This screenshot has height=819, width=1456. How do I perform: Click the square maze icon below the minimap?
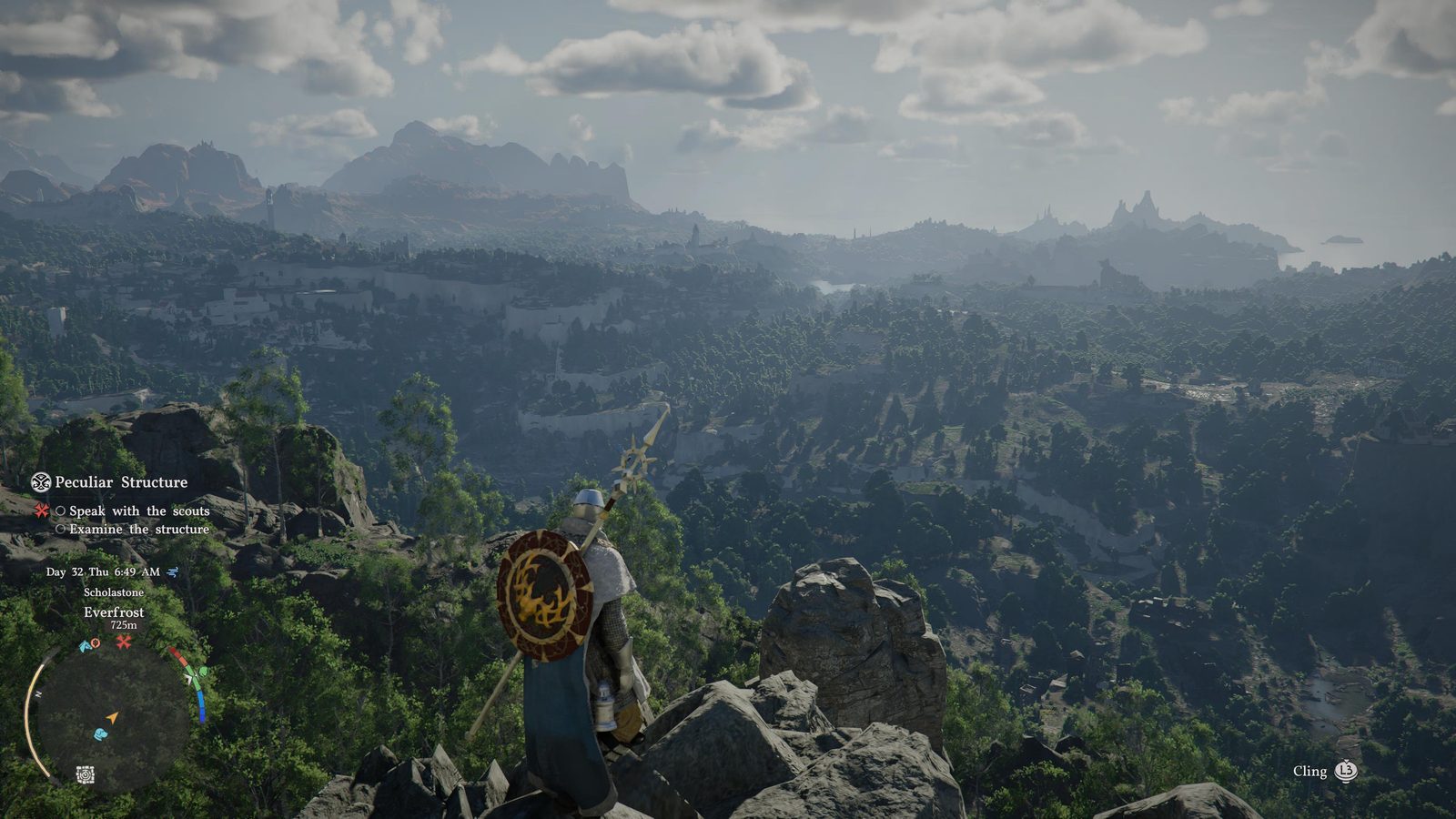(x=85, y=774)
